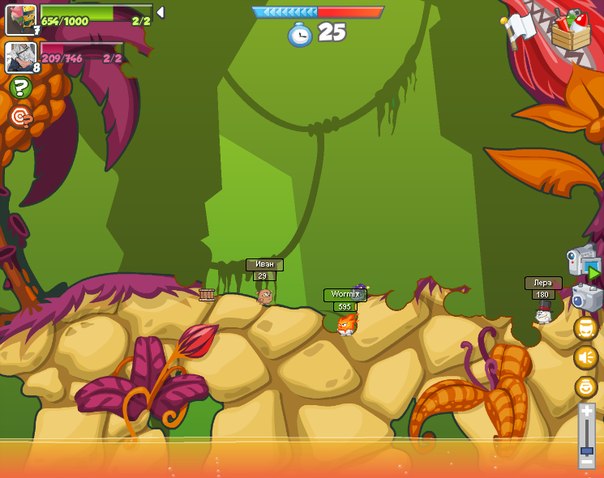Open the green question mark help
This screenshot has width=604, height=478.
coord(20,88)
